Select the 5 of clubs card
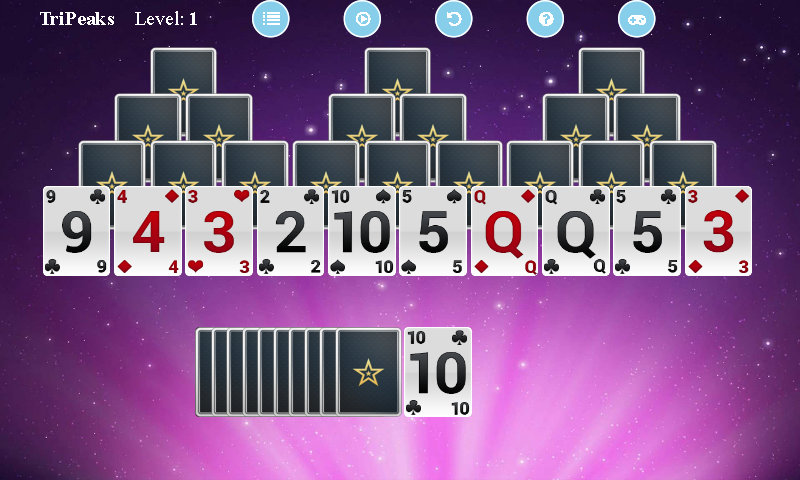The height and width of the screenshot is (480, 800). (646, 232)
